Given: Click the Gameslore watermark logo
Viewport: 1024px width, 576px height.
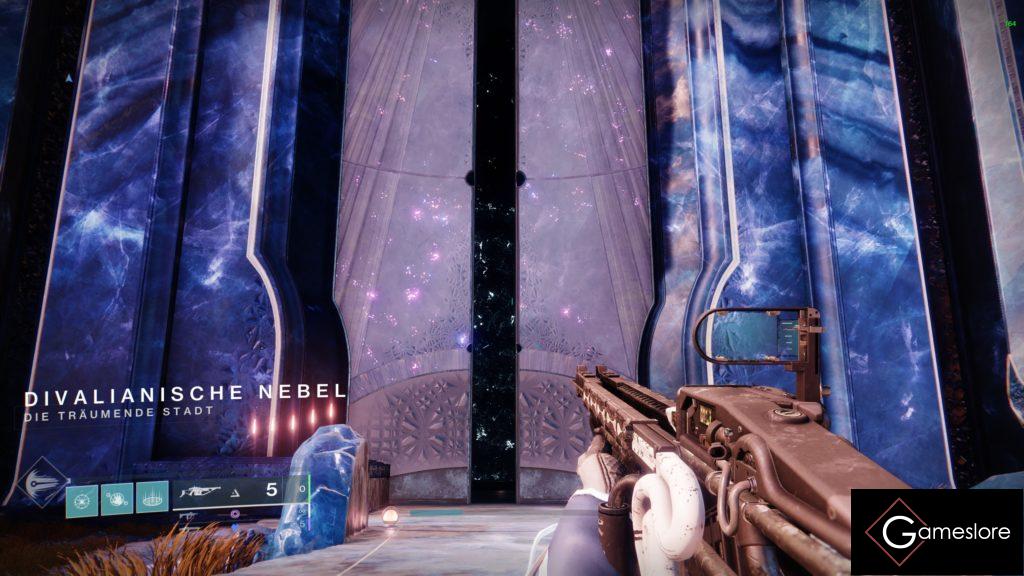Looking at the screenshot, I should point(936,532).
